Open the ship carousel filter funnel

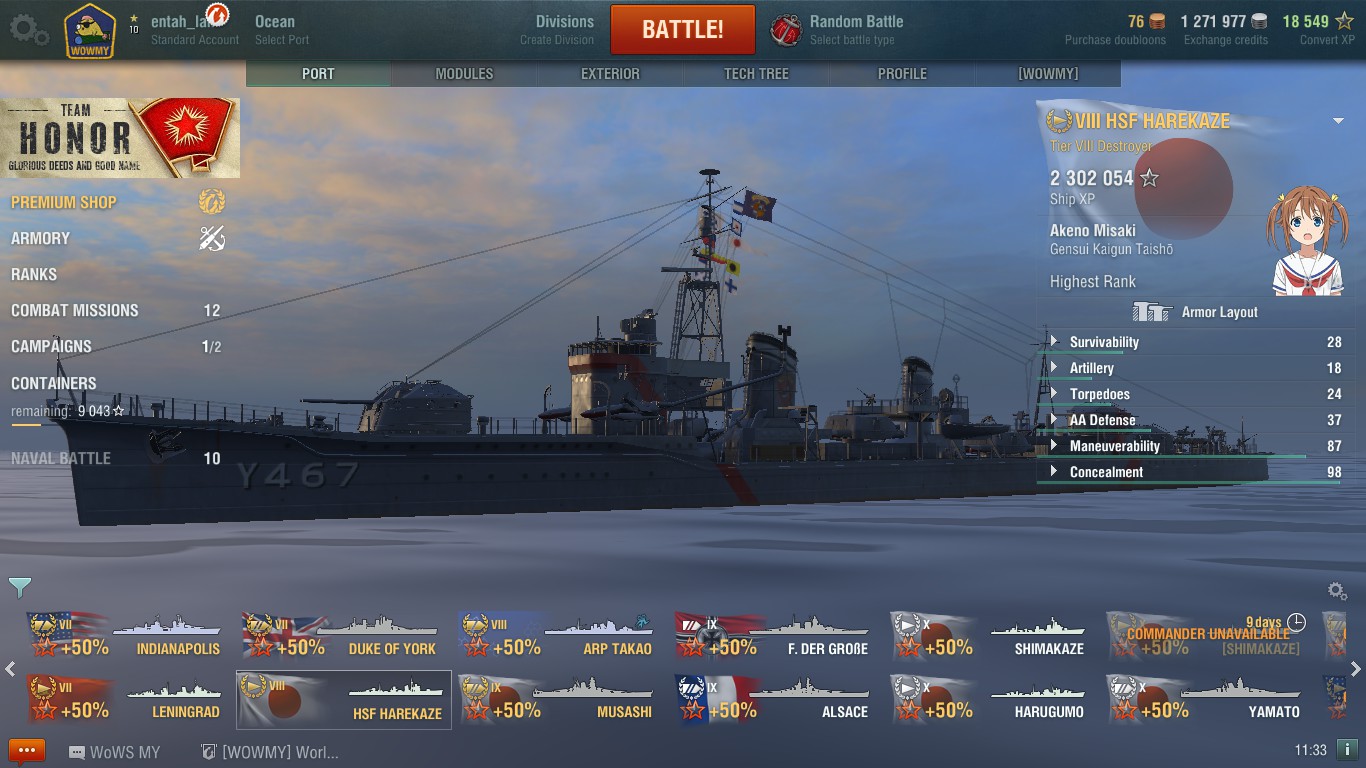[19, 587]
